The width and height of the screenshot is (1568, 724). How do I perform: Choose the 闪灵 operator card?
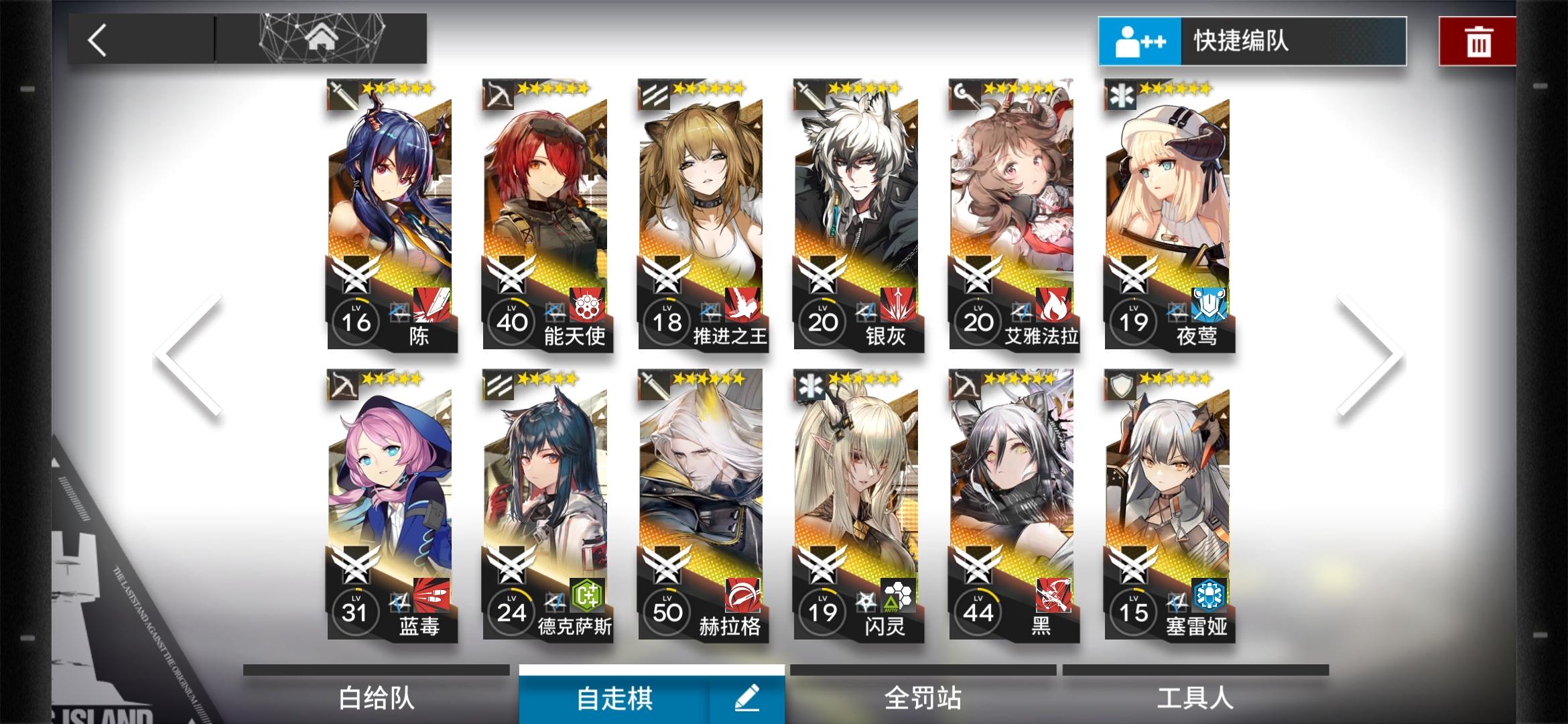(858, 506)
